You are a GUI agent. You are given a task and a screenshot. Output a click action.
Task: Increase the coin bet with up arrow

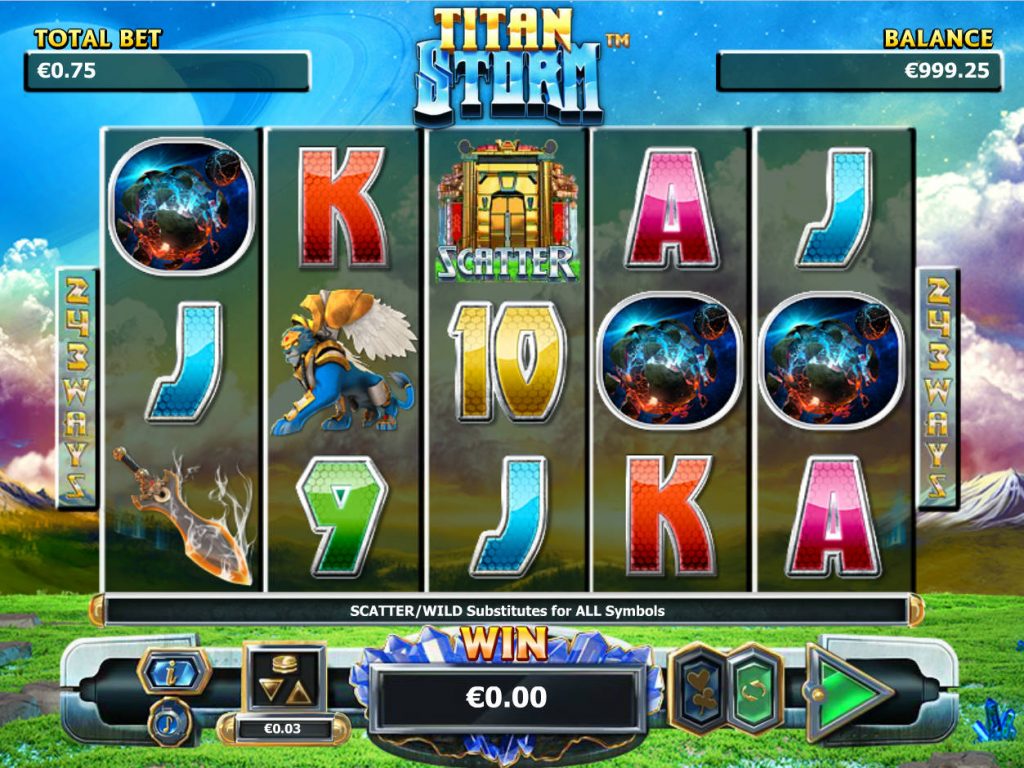299,693
